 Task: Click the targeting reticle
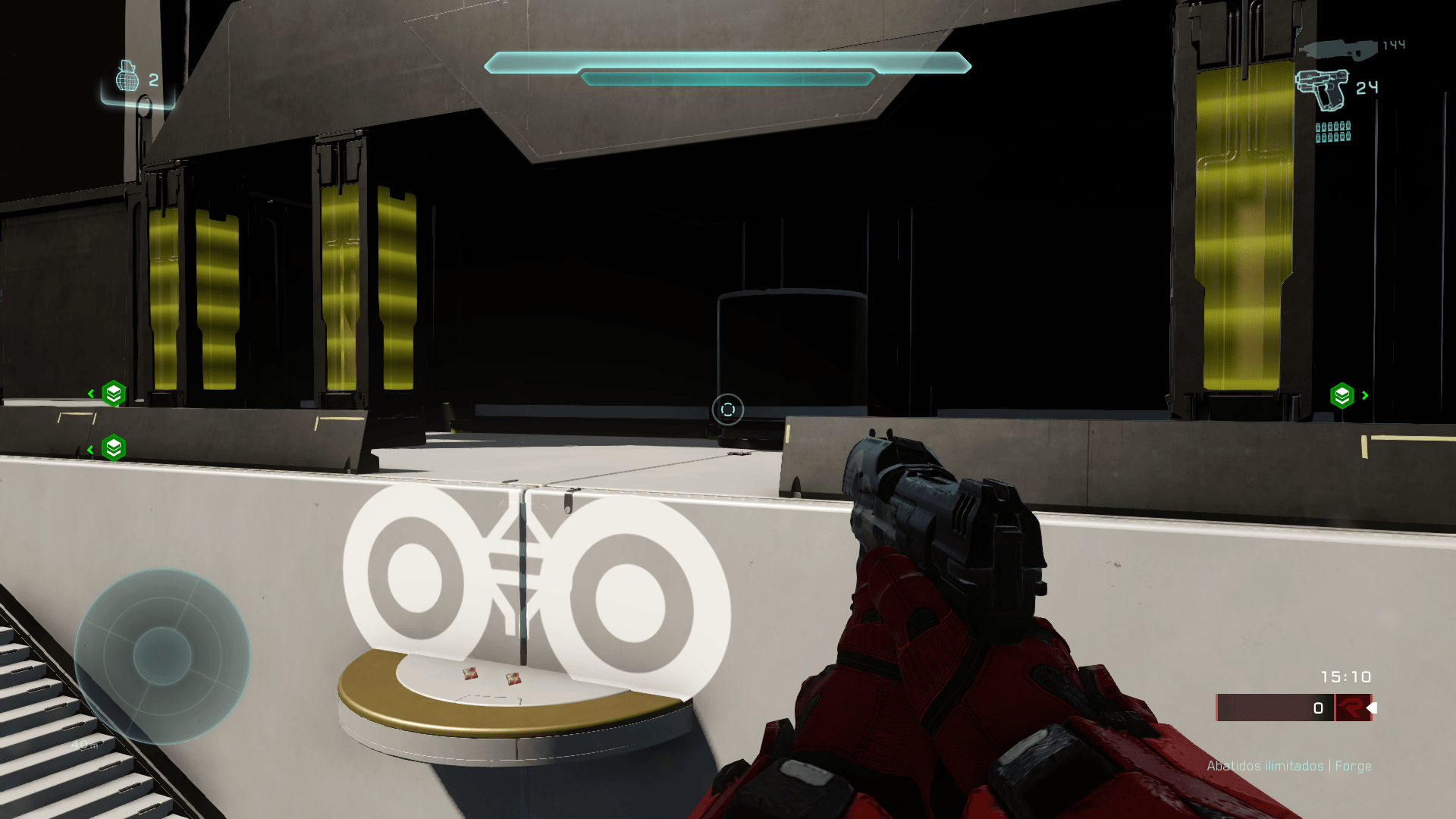pos(726,409)
